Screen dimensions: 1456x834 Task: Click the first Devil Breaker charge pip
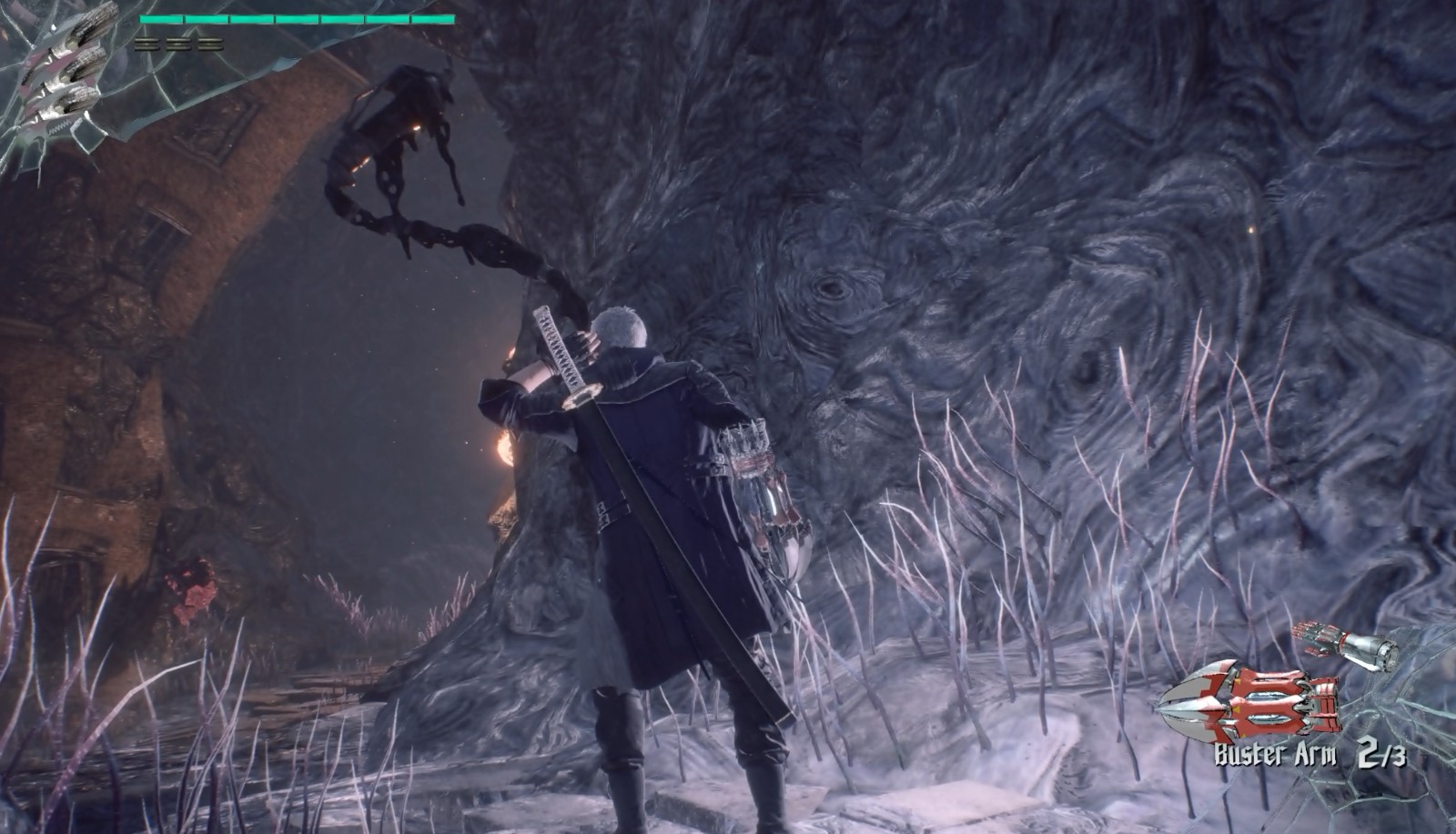[x=146, y=44]
